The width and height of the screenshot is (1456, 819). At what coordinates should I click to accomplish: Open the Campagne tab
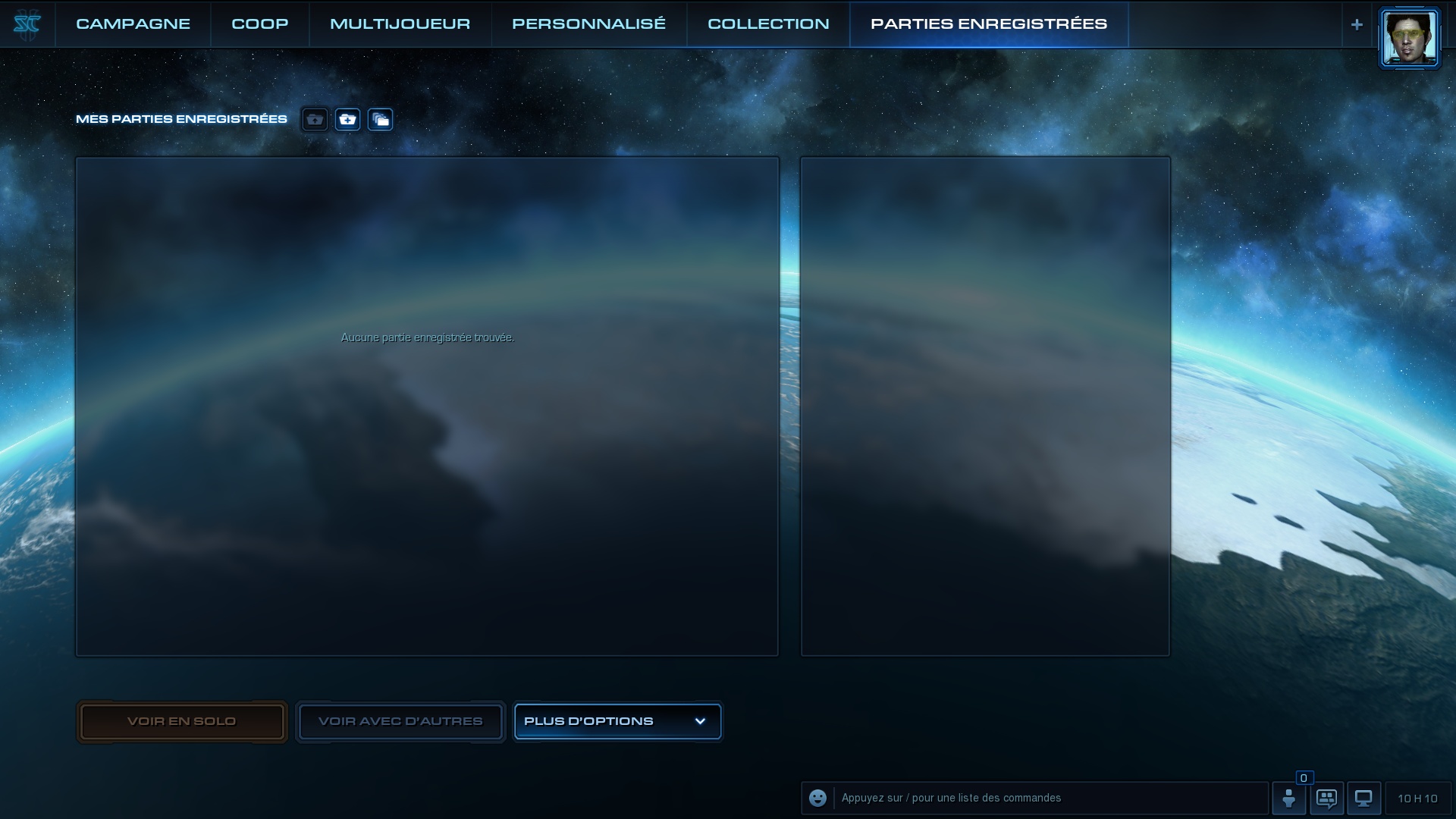133,24
